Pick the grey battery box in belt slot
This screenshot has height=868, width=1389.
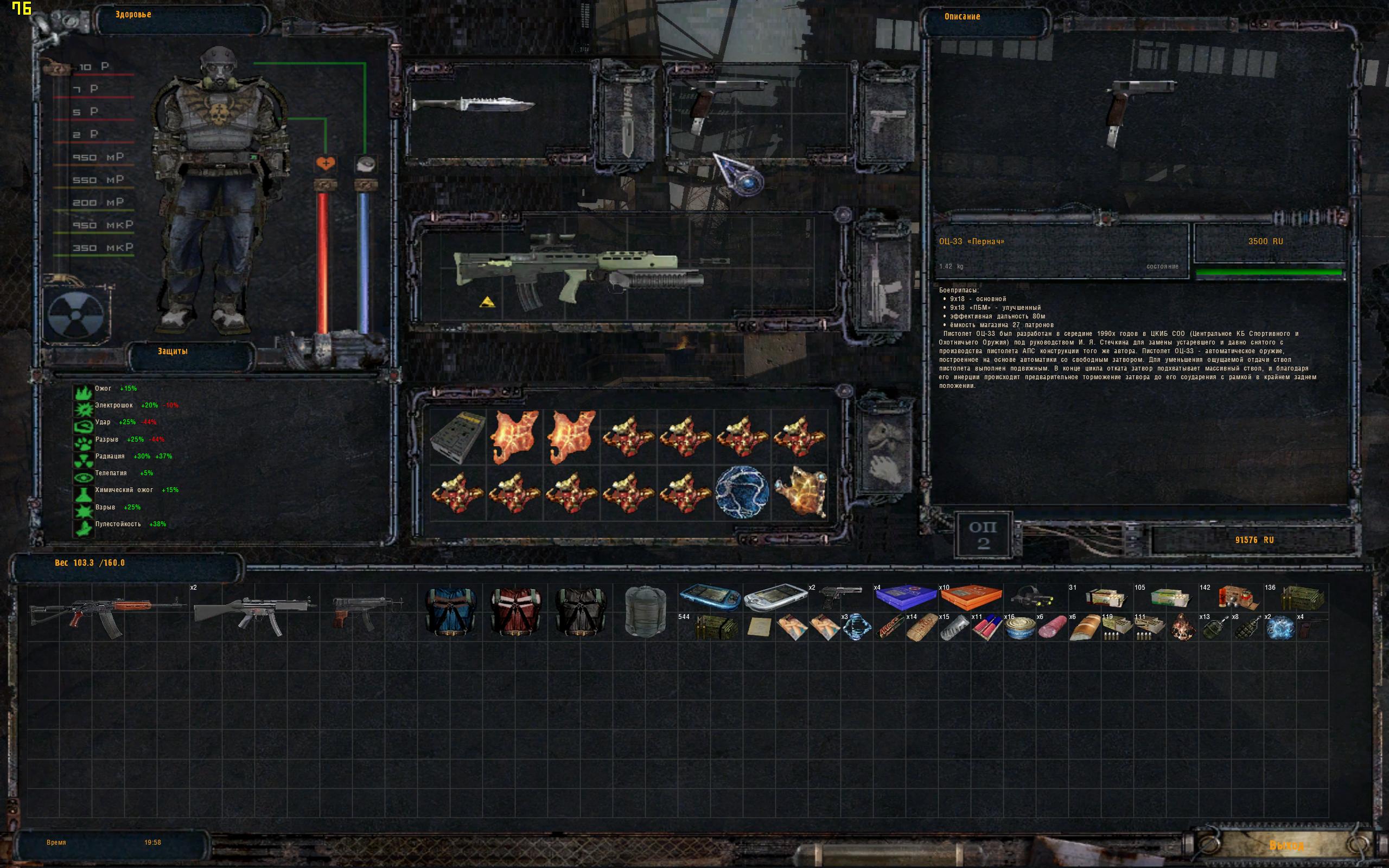click(457, 436)
